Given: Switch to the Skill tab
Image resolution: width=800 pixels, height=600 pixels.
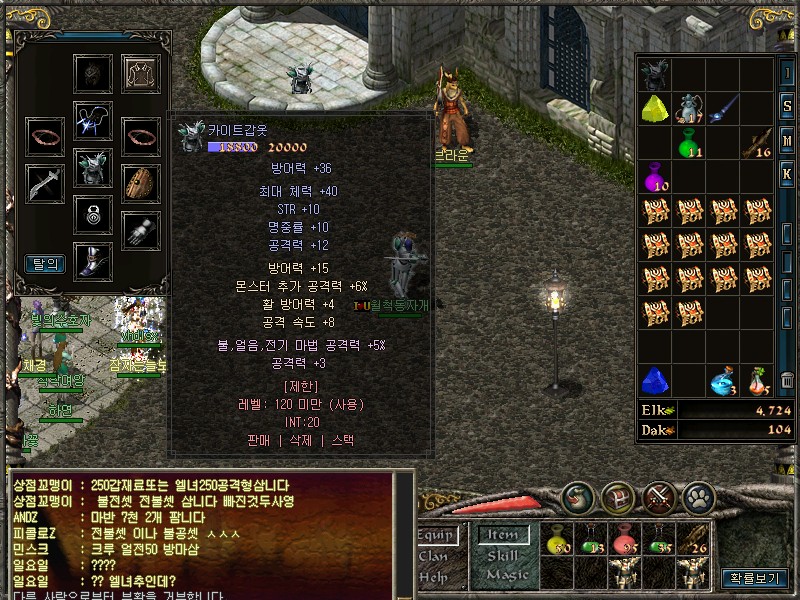Looking at the screenshot, I should [503, 556].
